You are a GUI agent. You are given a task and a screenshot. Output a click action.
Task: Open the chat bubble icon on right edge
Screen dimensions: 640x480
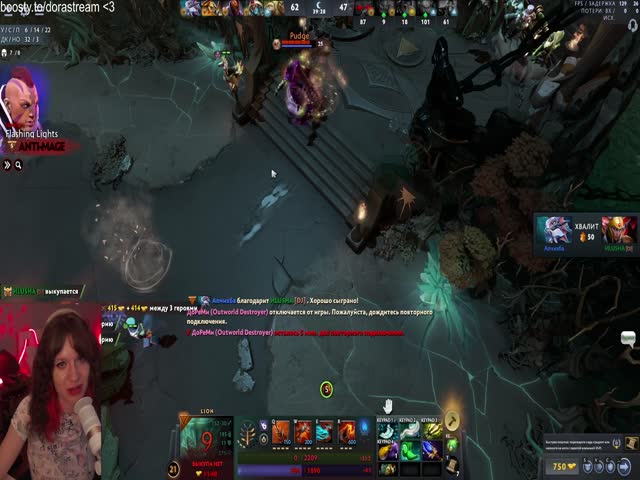(629, 339)
